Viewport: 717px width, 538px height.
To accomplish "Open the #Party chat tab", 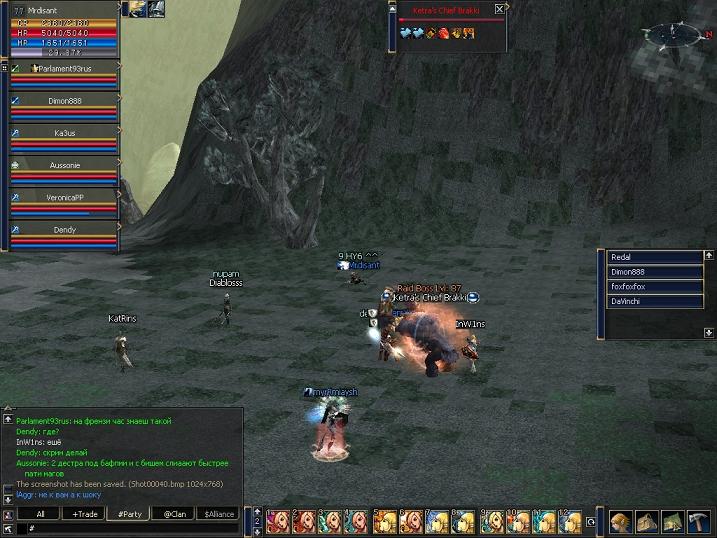I will [129, 514].
